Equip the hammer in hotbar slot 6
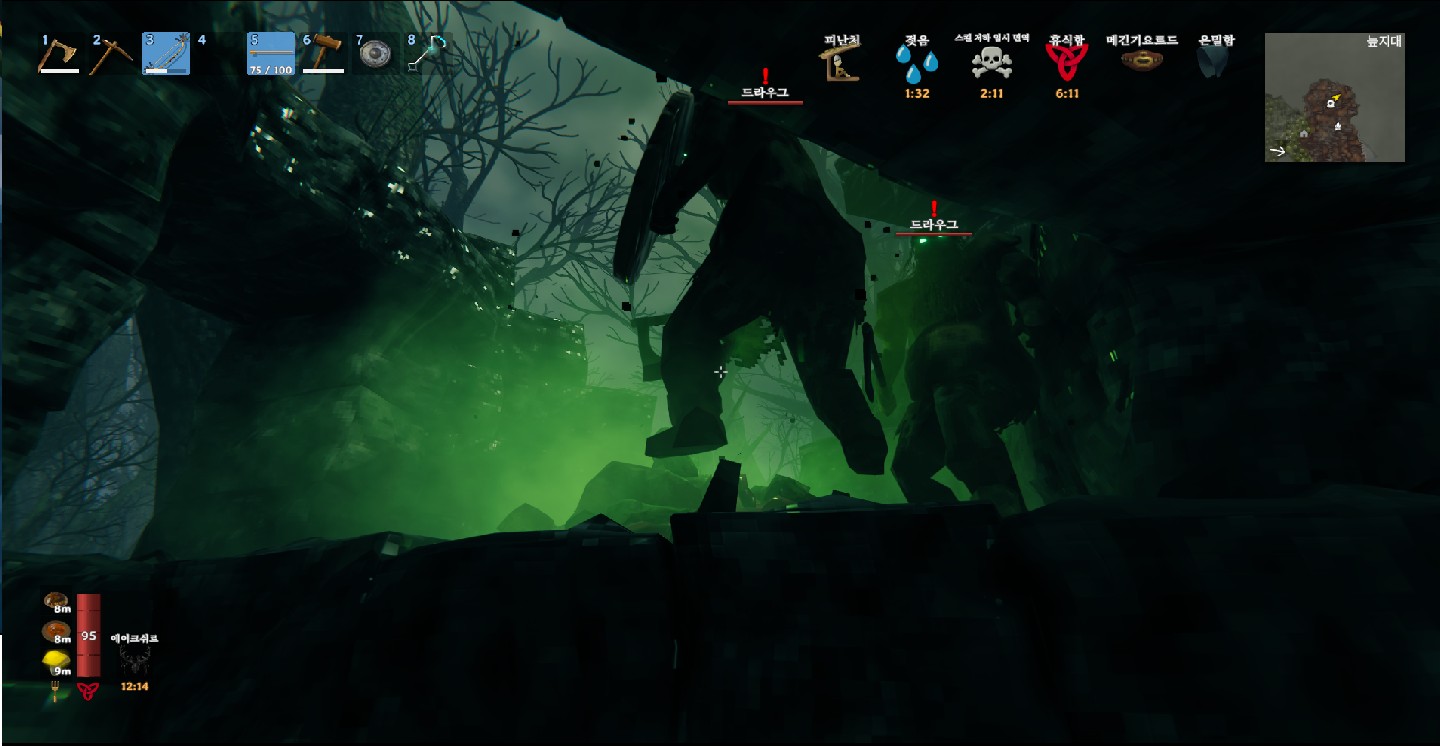This screenshot has width=1440, height=746. pyautogui.click(x=323, y=55)
